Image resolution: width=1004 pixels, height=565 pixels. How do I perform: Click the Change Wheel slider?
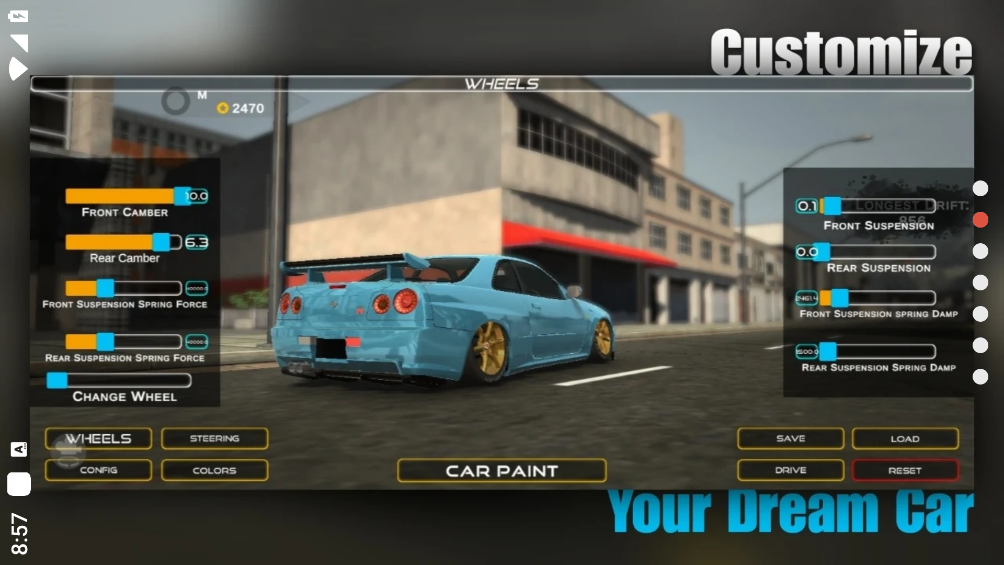pyautogui.click(x=58, y=380)
